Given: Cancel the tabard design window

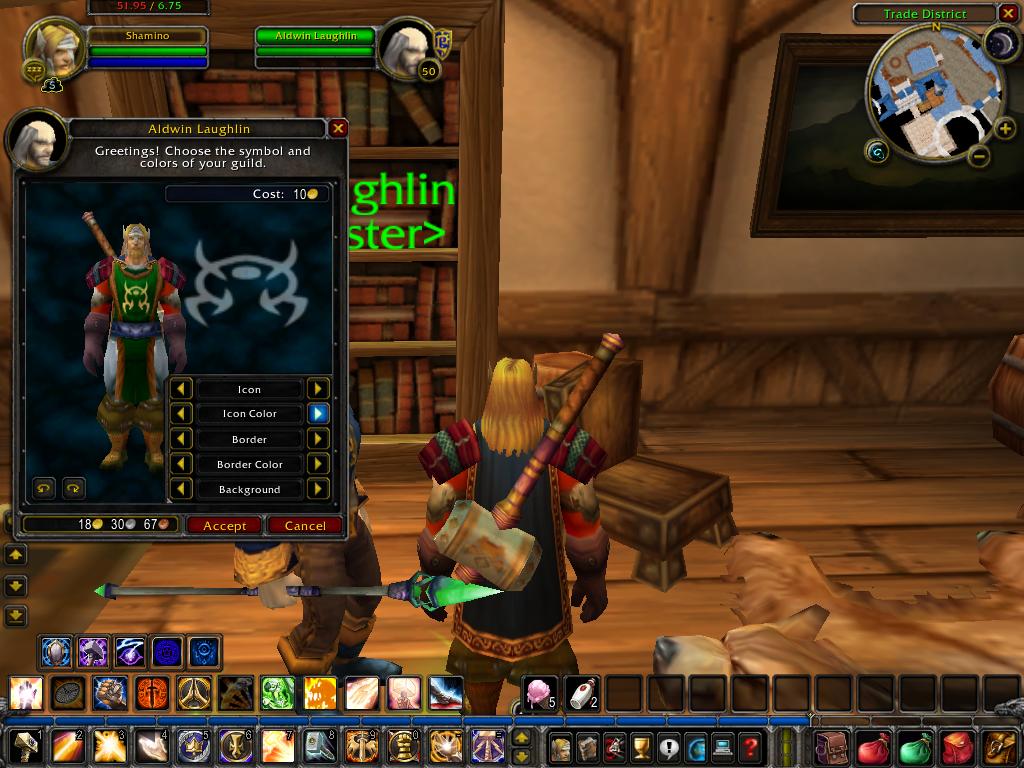Looking at the screenshot, I should tap(305, 525).
